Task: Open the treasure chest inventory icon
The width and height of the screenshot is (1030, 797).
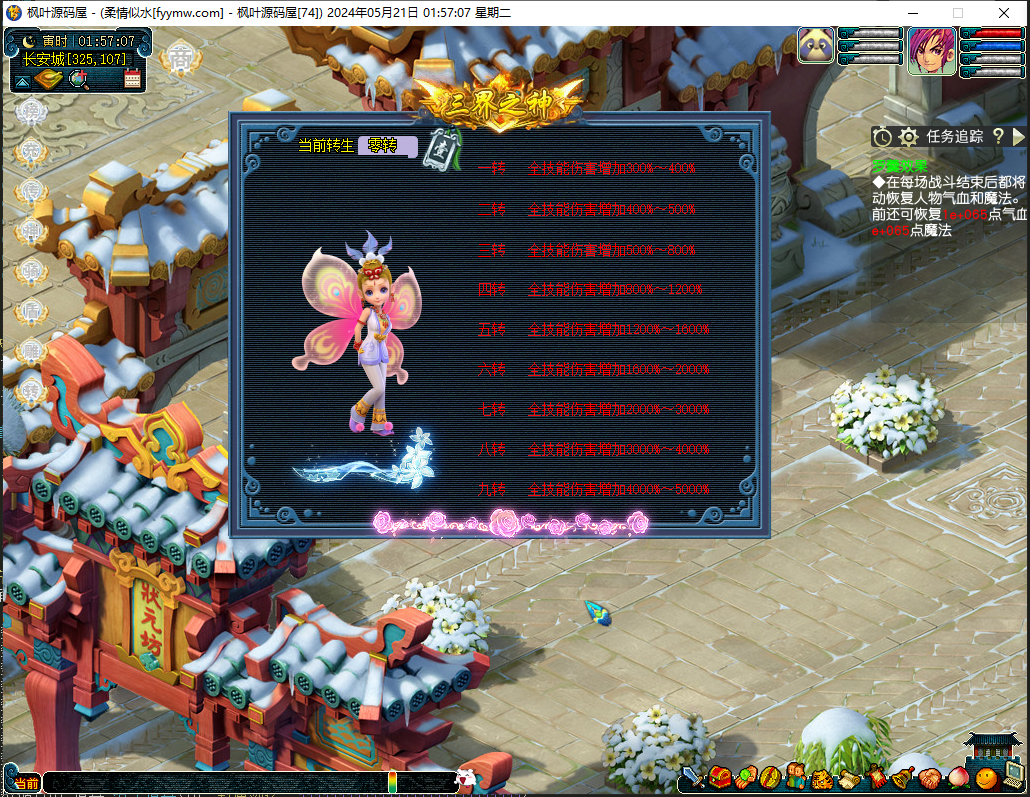Action: (720, 777)
